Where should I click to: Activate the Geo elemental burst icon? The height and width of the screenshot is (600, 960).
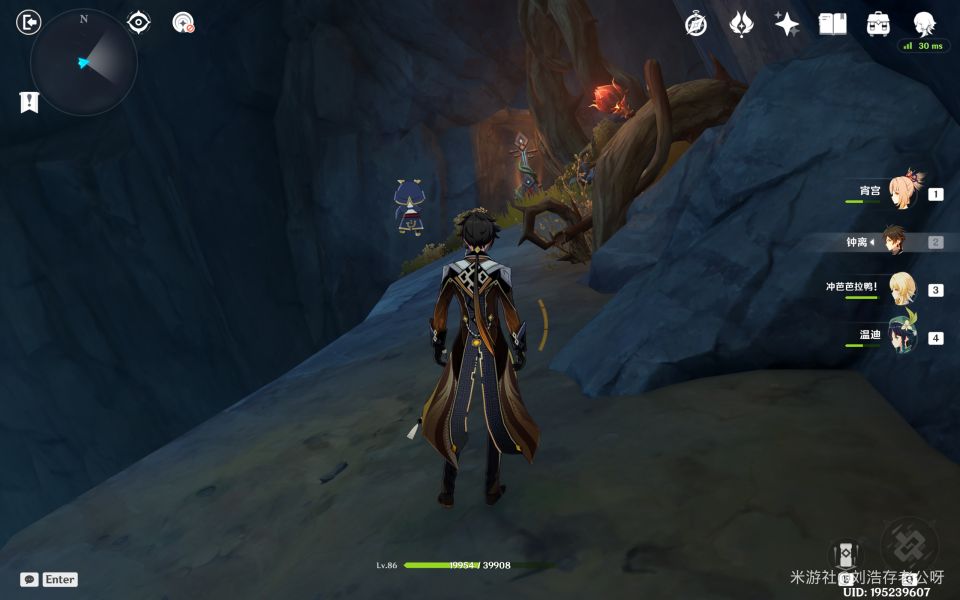[908, 545]
